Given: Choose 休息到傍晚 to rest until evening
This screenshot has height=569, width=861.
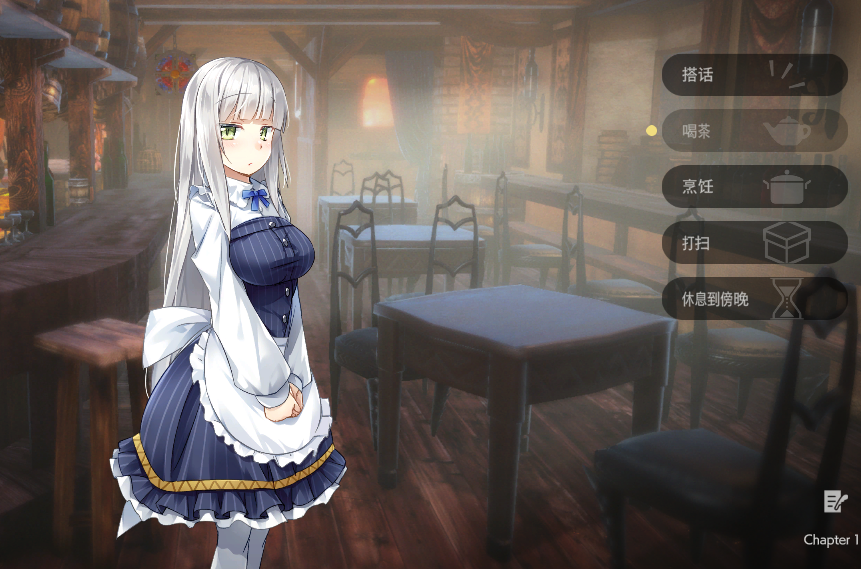Looking at the screenshot, I should coord(754,299).
